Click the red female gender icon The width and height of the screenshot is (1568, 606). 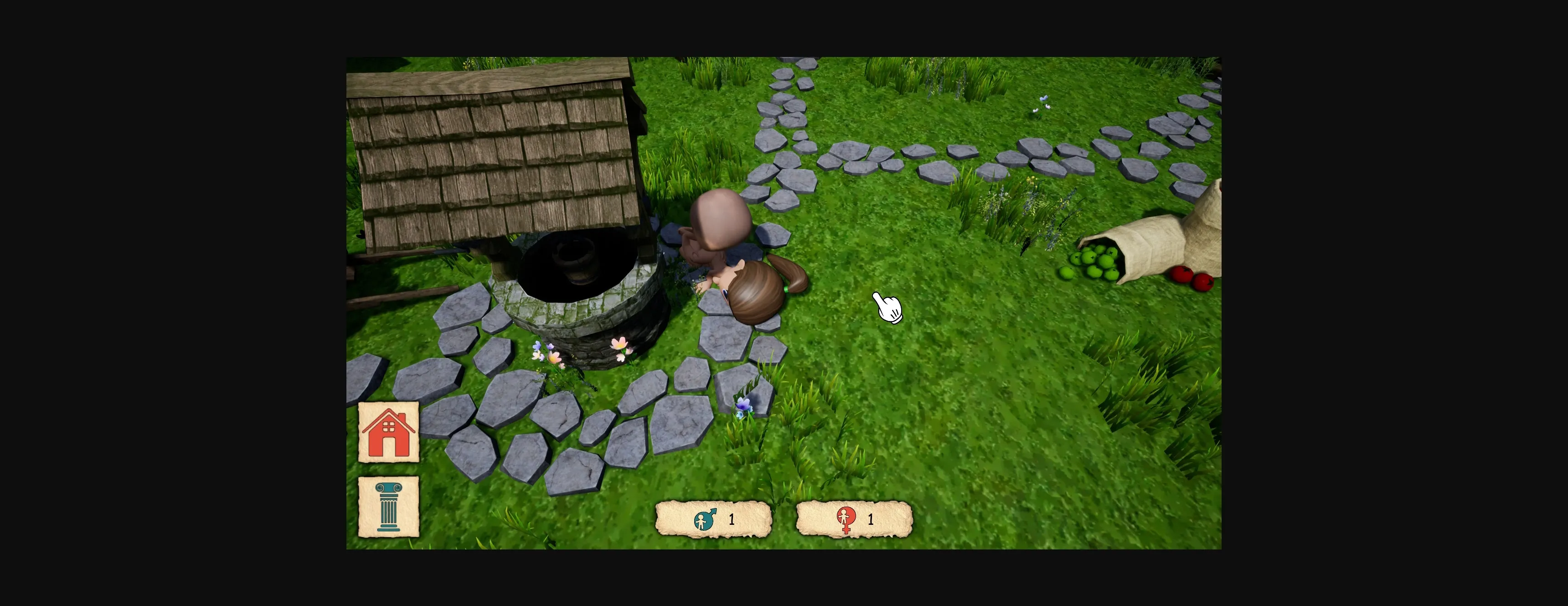pos(846,519)
